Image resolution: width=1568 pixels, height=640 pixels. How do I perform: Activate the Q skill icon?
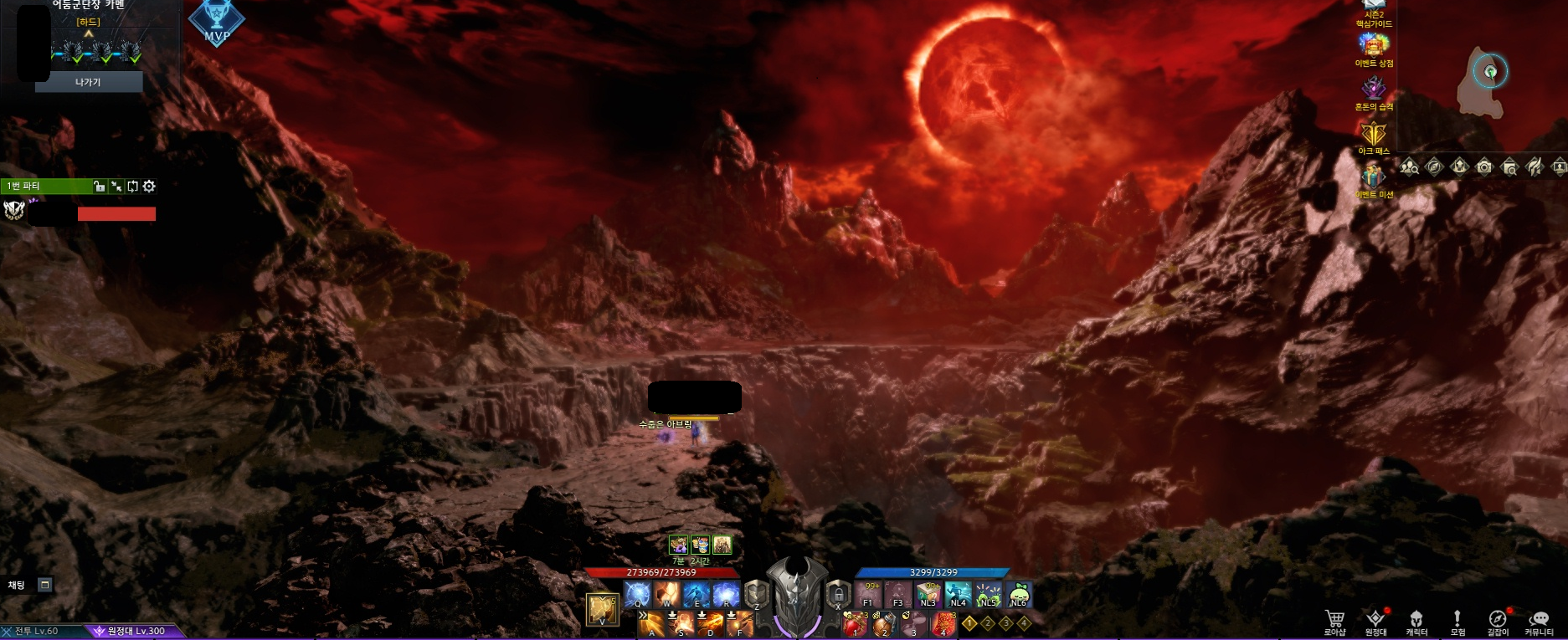[637, 594]
